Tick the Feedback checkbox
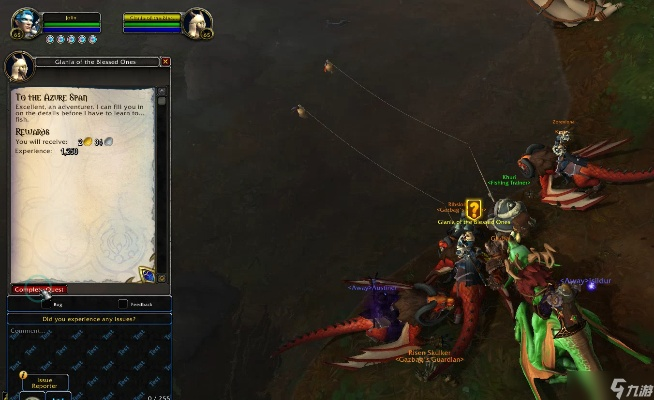 click(x=123, y=304)
